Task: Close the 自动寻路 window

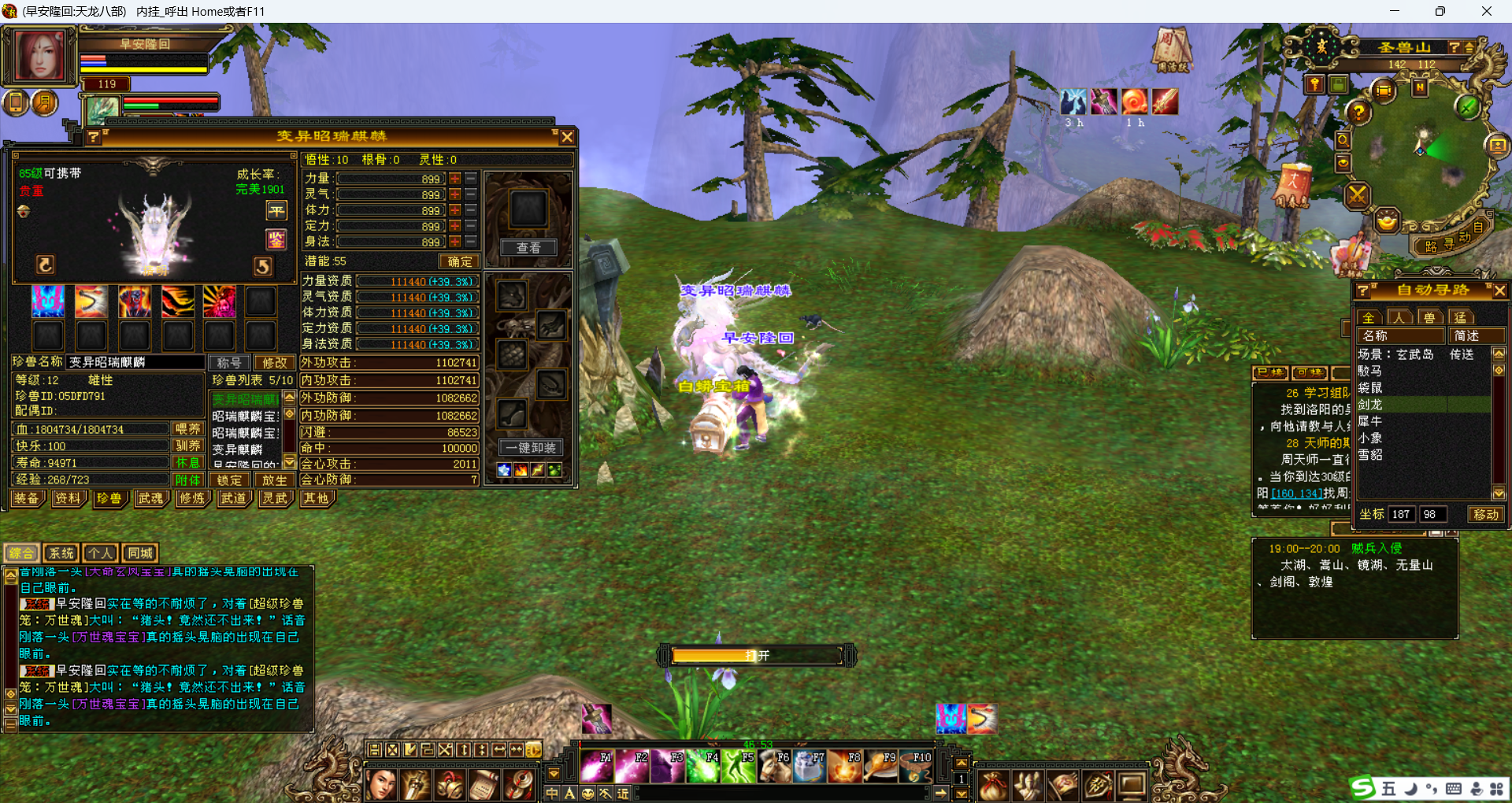Action: point(1499,290)
